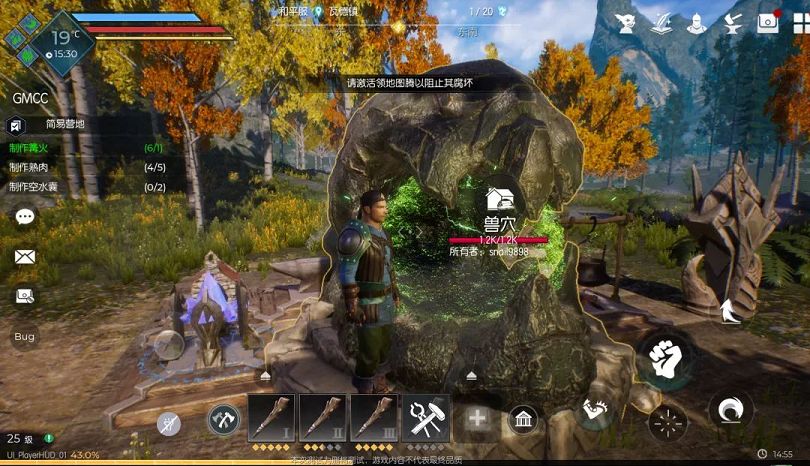Viewport: 810px width, 466px height.
Task: Open the mail envelope icon
Action: coord(25,256)
